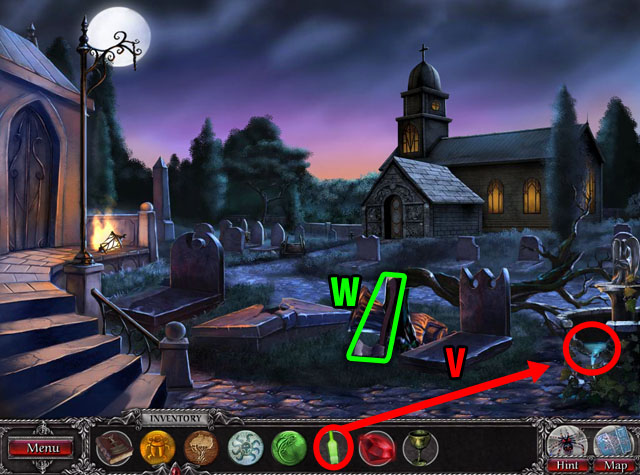Screen dimensions: 640x475
Task: Select the red ruby gem
Action: [x=376, y=445]
